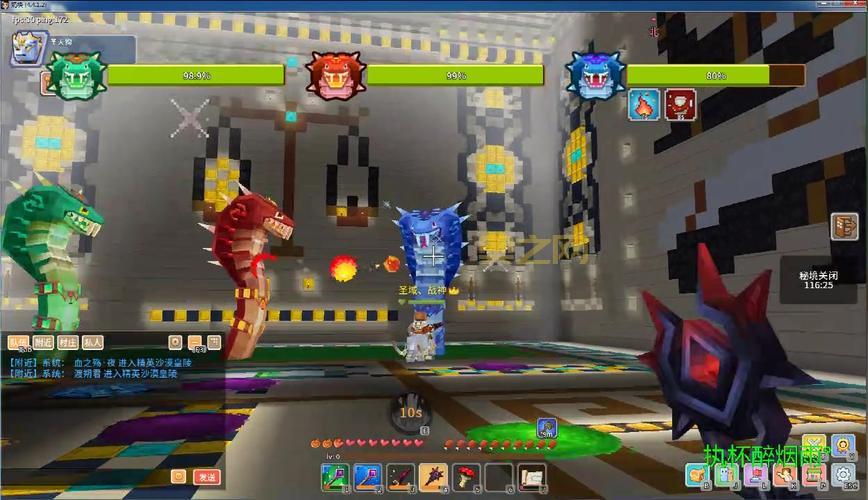
Task: Select the red mushroom hotbar slot
Action: tap(466, 476)
